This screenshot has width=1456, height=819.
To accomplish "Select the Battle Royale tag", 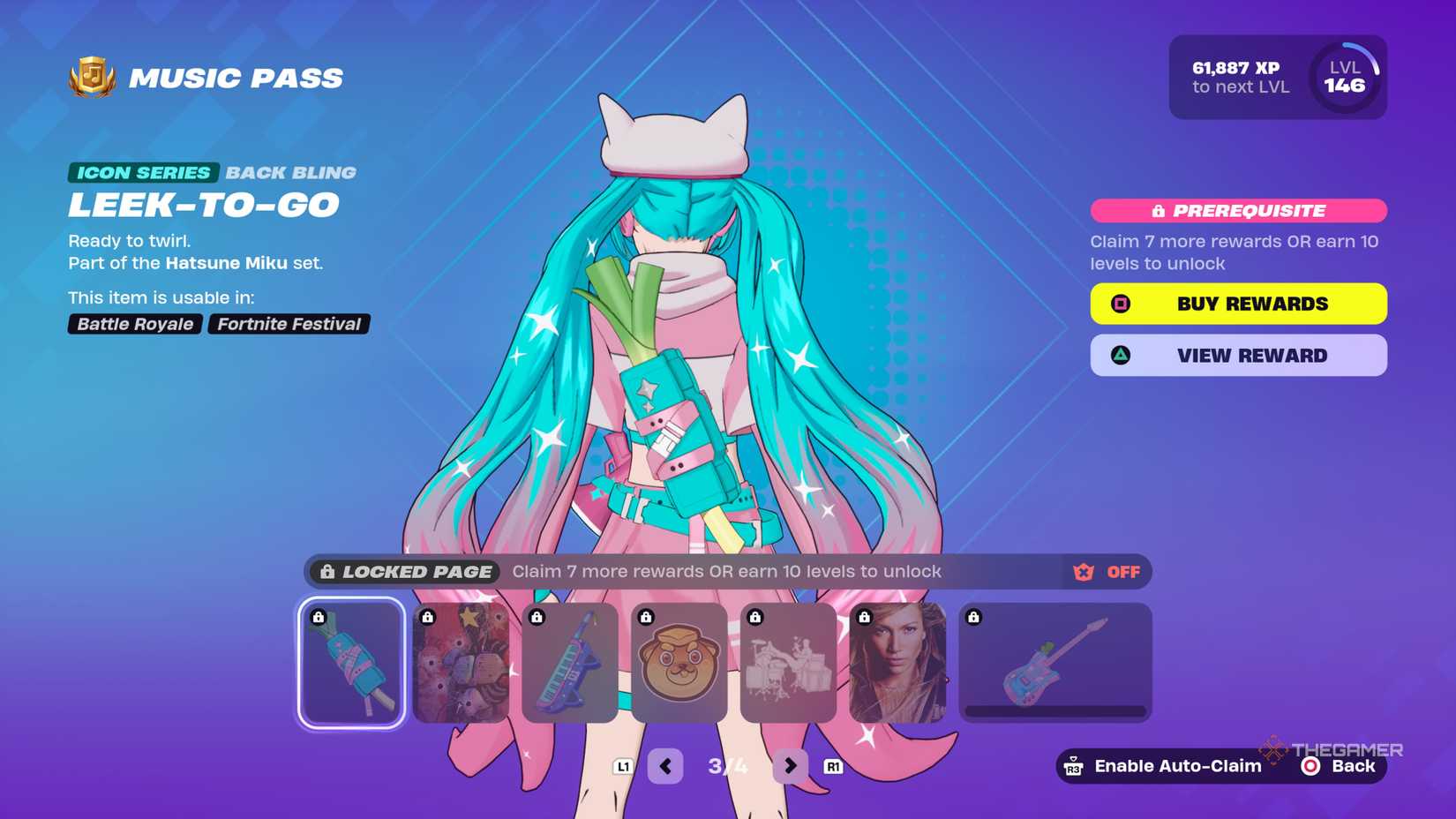I will pyautogui.click(x=133, y=324).
